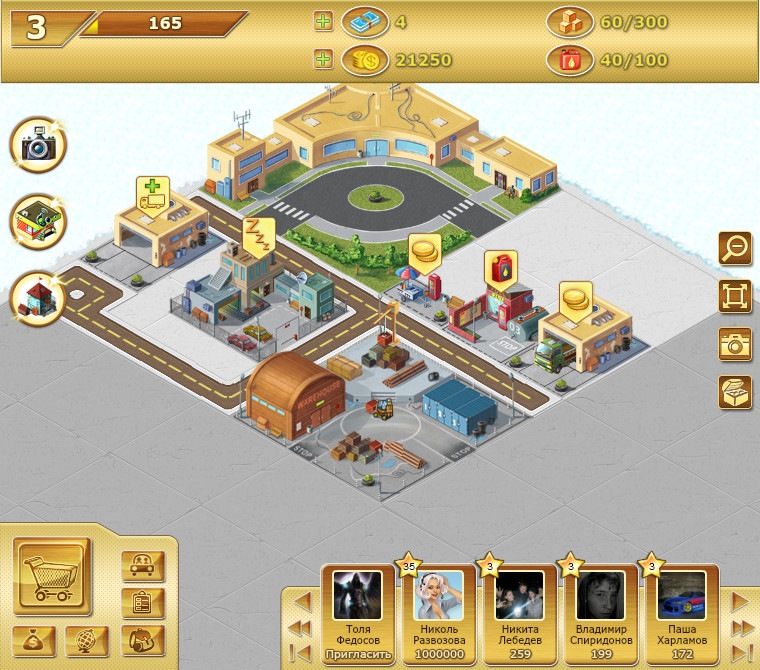Collect the fuel canister bubble
Image resolution: width=760 pixels, height=670 pixels.
click(x=501, y=268)
